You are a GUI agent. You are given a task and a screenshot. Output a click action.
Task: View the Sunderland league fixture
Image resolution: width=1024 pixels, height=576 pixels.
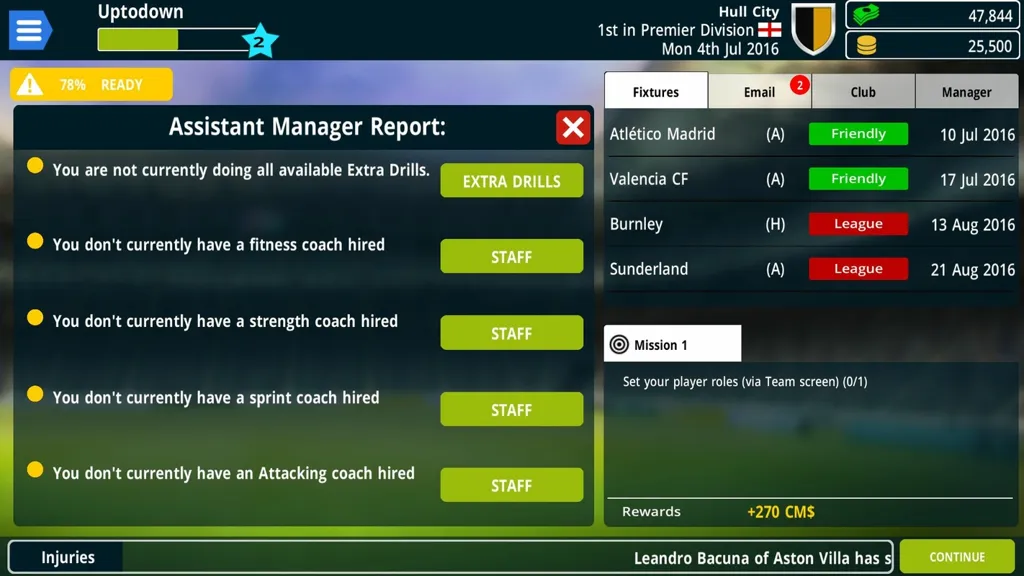tap(811, 269)
